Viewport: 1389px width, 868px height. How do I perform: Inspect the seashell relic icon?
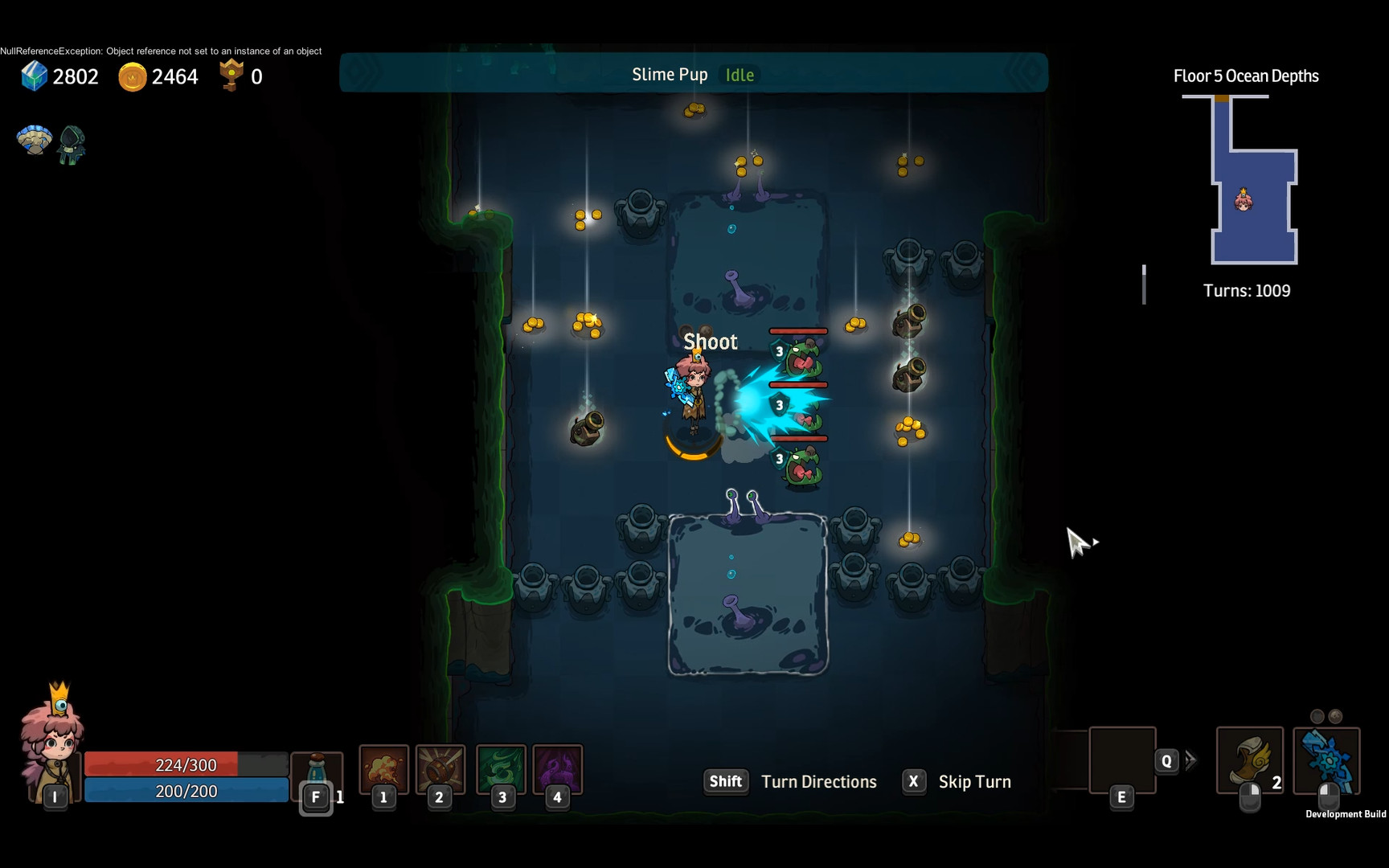34,141
